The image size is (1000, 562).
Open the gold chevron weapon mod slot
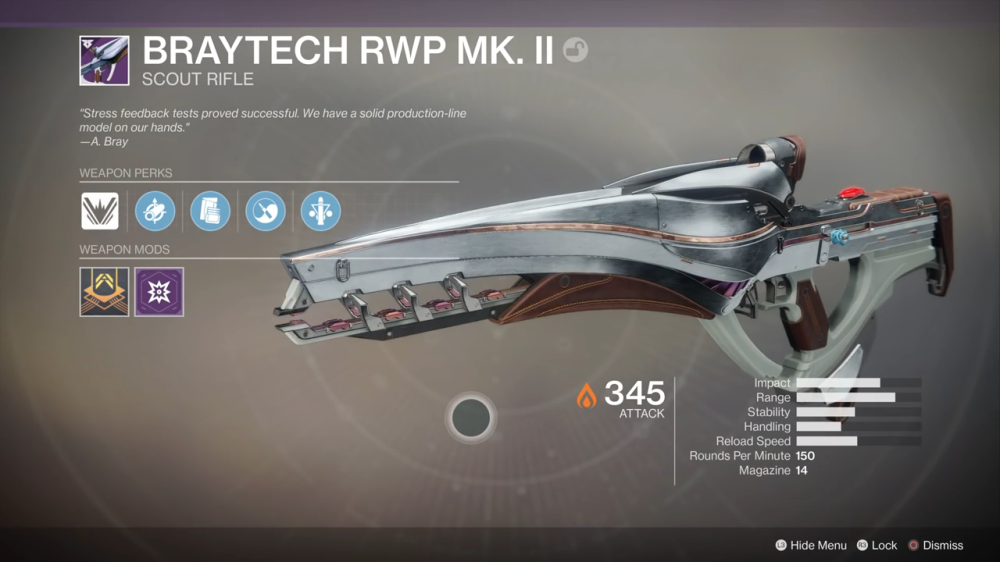point(104,292)
